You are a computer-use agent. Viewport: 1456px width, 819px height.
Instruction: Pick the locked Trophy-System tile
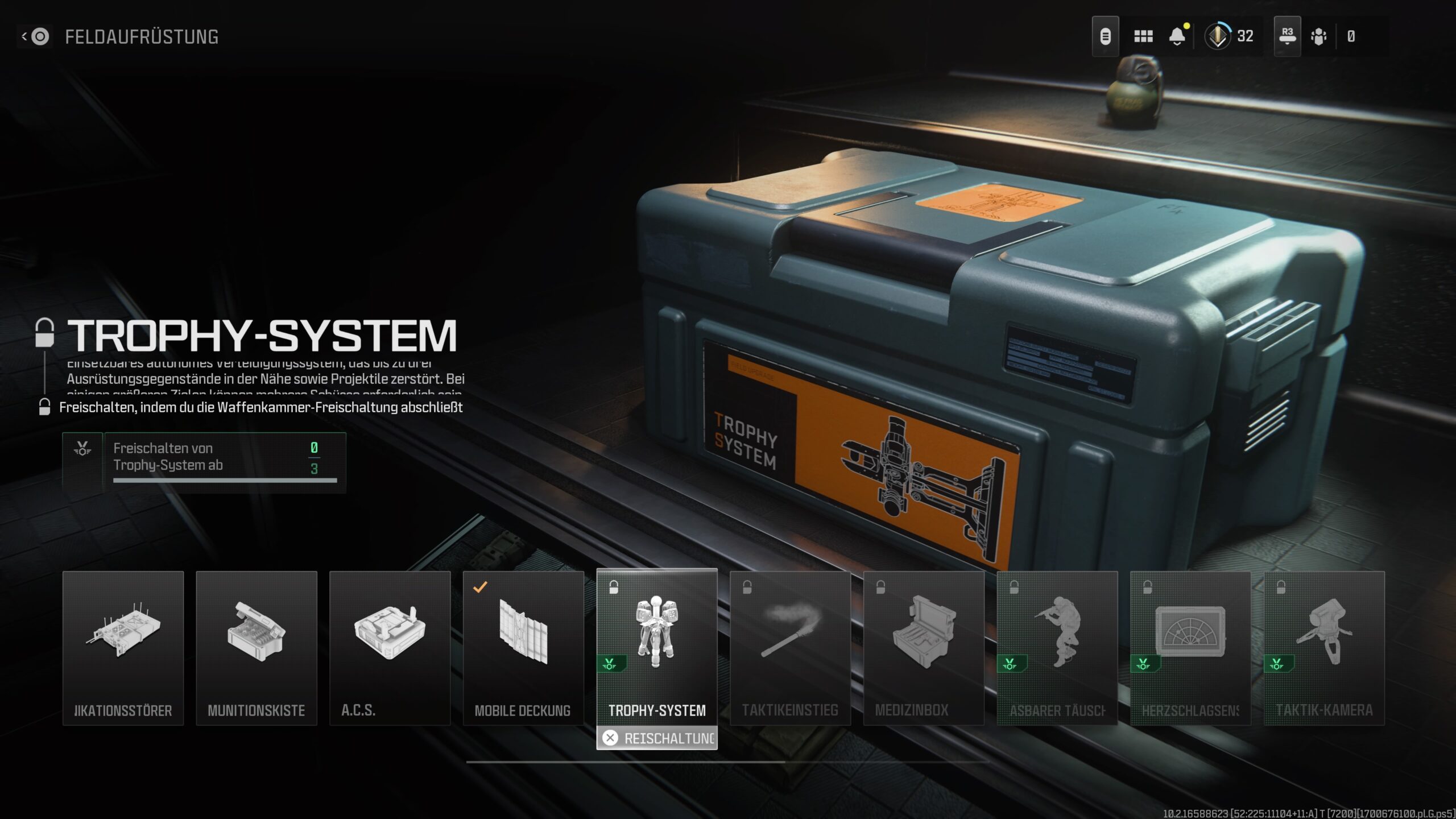(x=657, y=648)
